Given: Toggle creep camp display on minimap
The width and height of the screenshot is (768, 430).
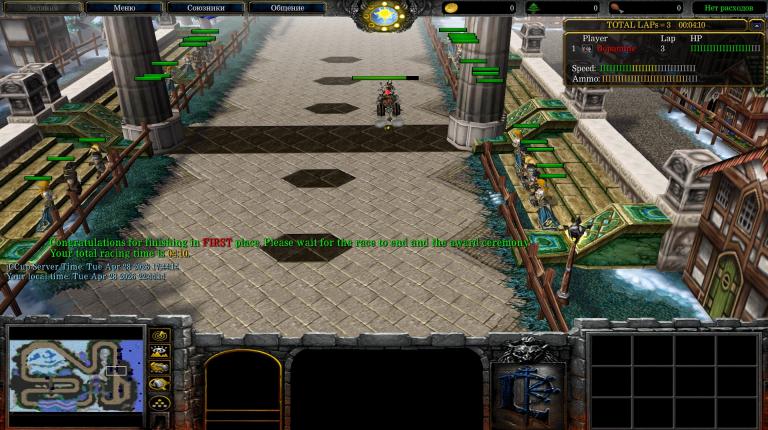Looking at the screenshot, I should click(x=159, y=385).
